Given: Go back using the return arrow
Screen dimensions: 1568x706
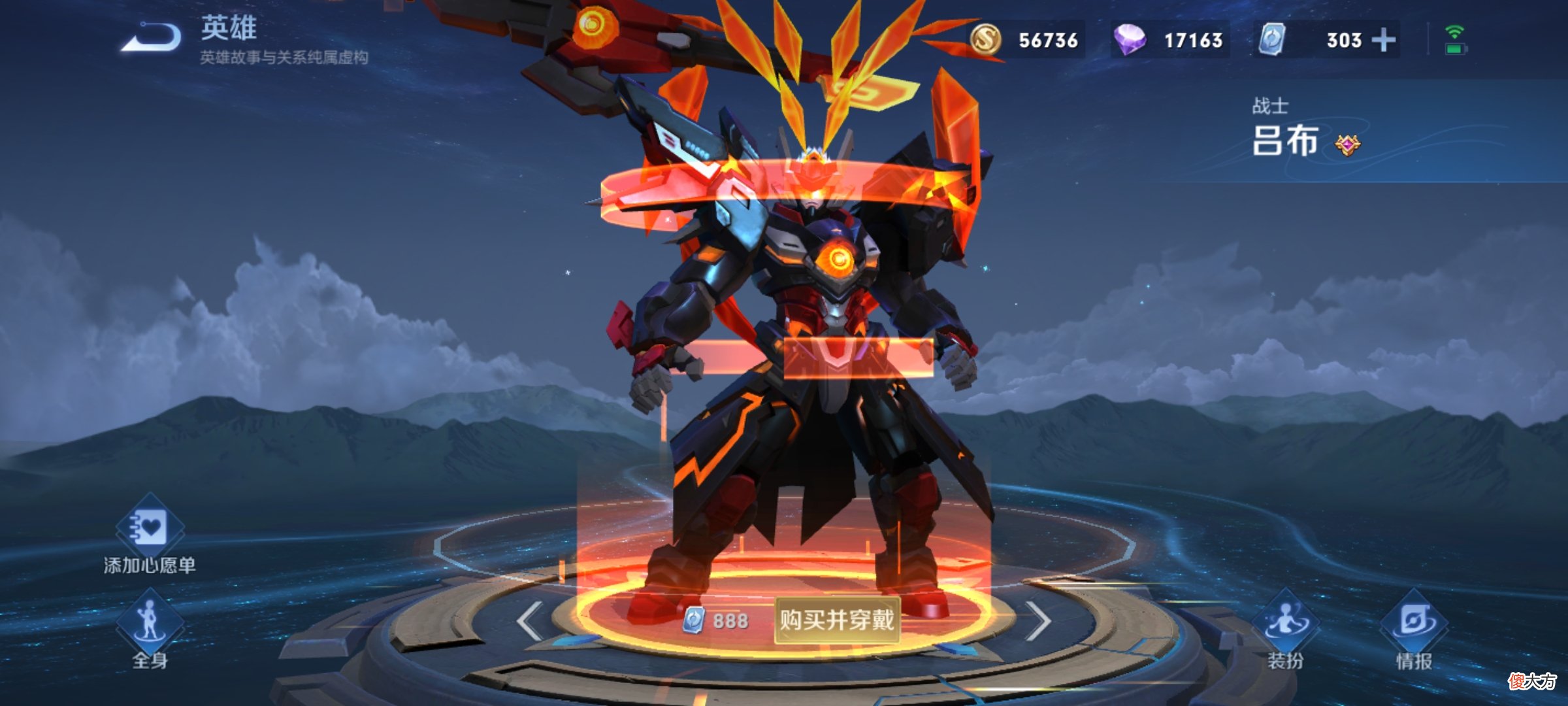Looking at the screenshot, I should point(152,38).
